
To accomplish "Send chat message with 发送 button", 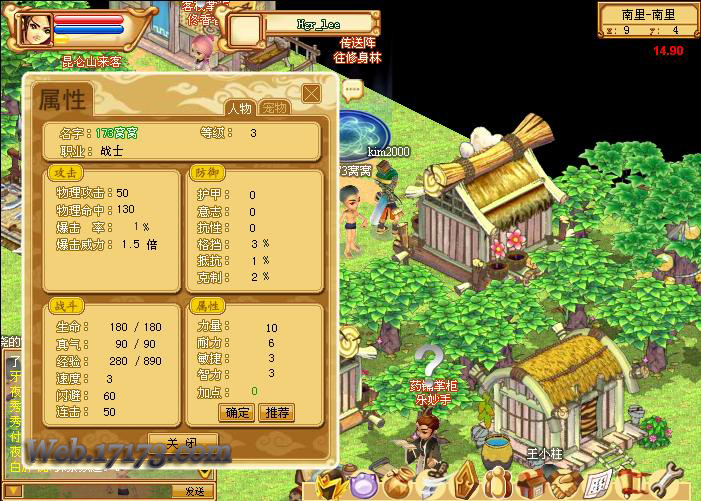I will coord(194,491).
